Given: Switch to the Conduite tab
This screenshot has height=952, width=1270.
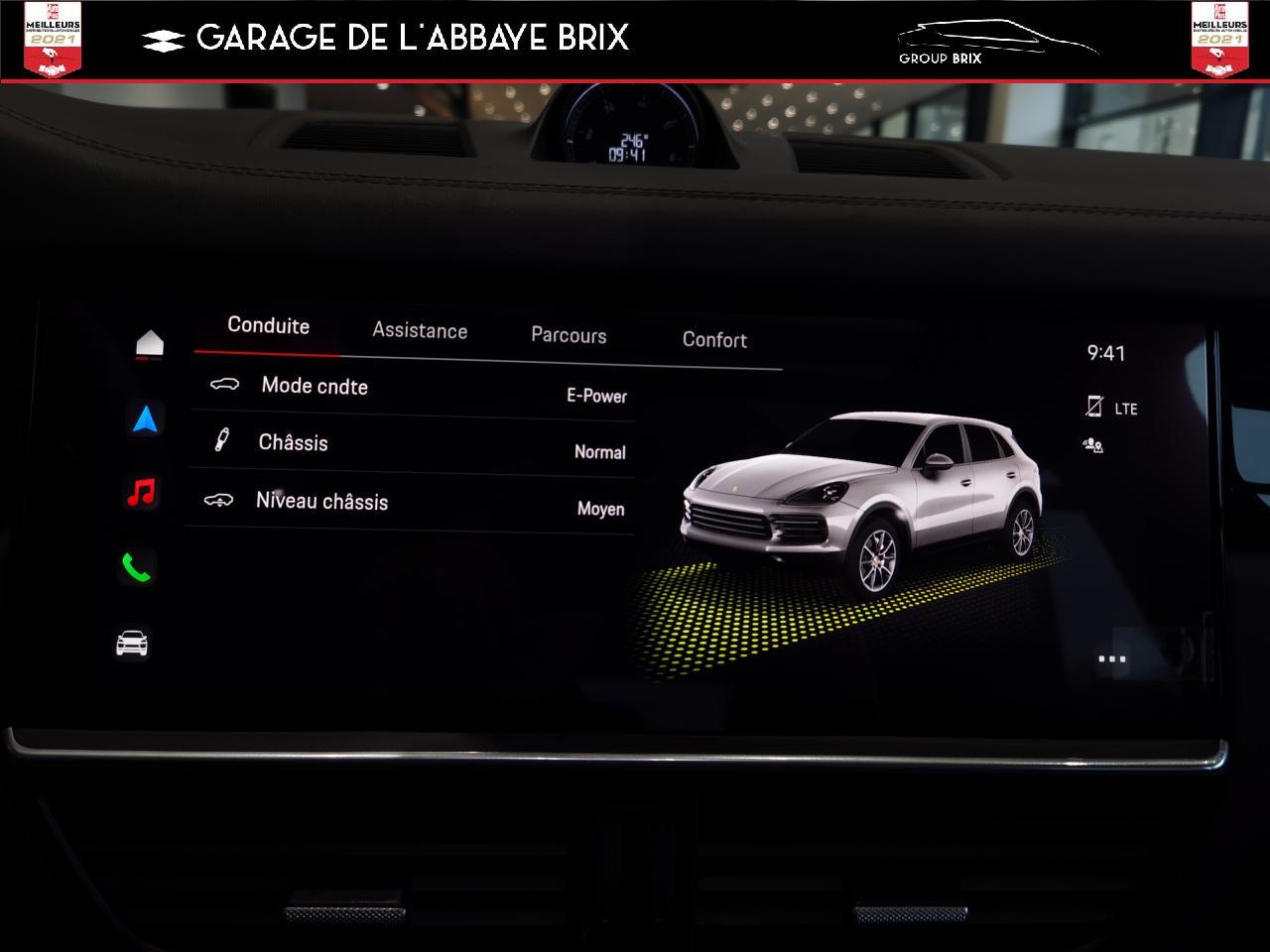Looking at the screenshot, I should pyautogui.click(x=268, y=326).
